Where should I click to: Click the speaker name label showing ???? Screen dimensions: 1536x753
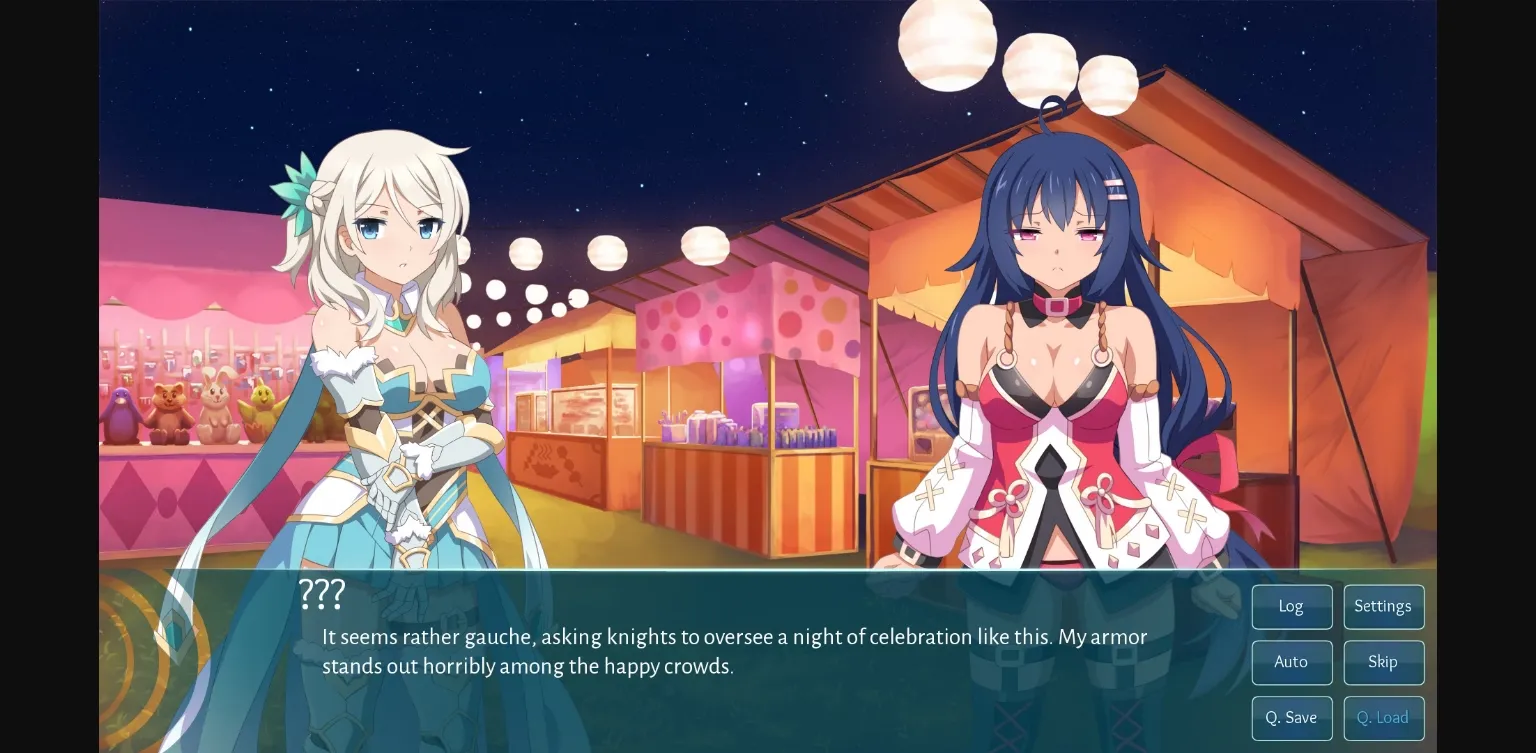(320, 594)
